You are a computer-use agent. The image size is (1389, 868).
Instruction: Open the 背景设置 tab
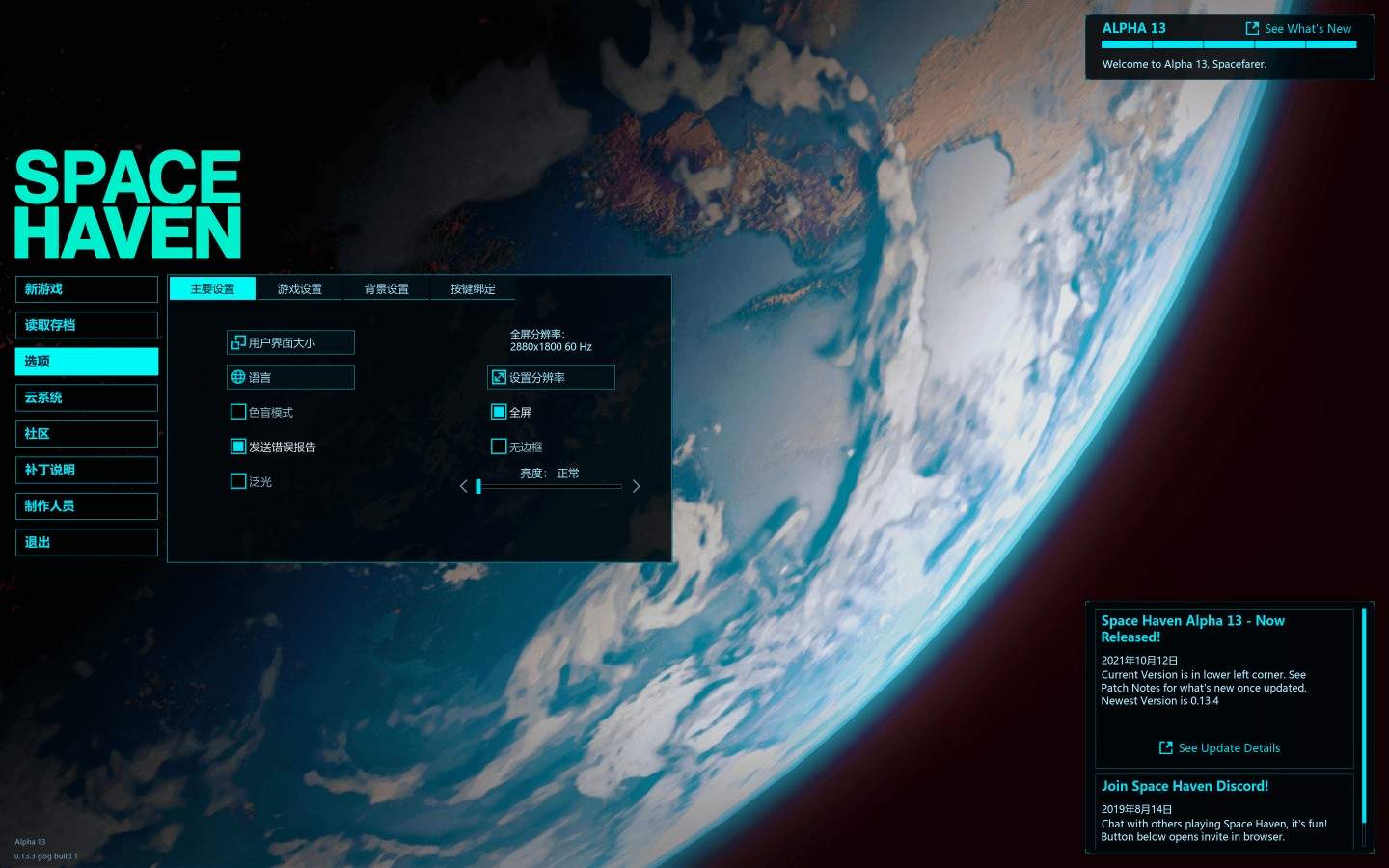[x=386, y=288]
